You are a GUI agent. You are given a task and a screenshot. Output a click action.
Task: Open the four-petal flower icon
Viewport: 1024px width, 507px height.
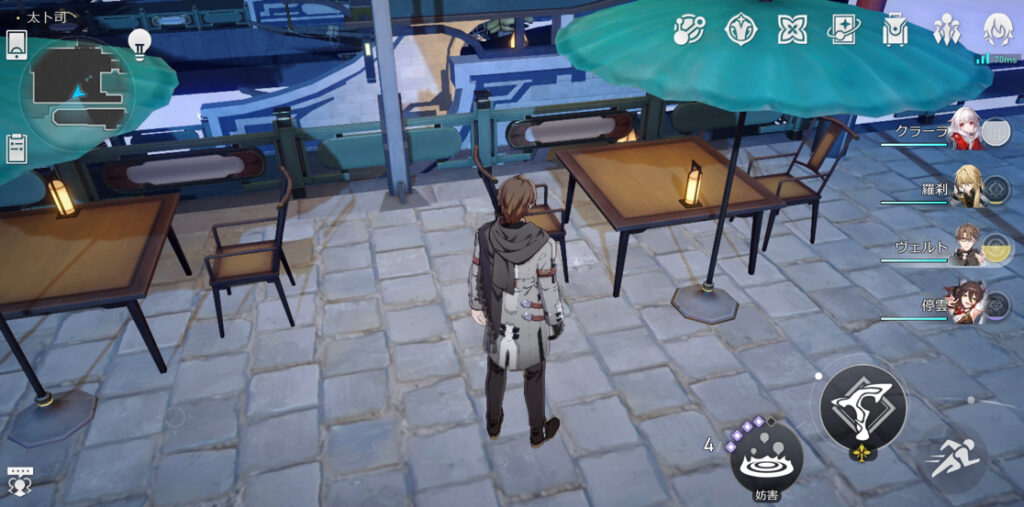[792, 30]
